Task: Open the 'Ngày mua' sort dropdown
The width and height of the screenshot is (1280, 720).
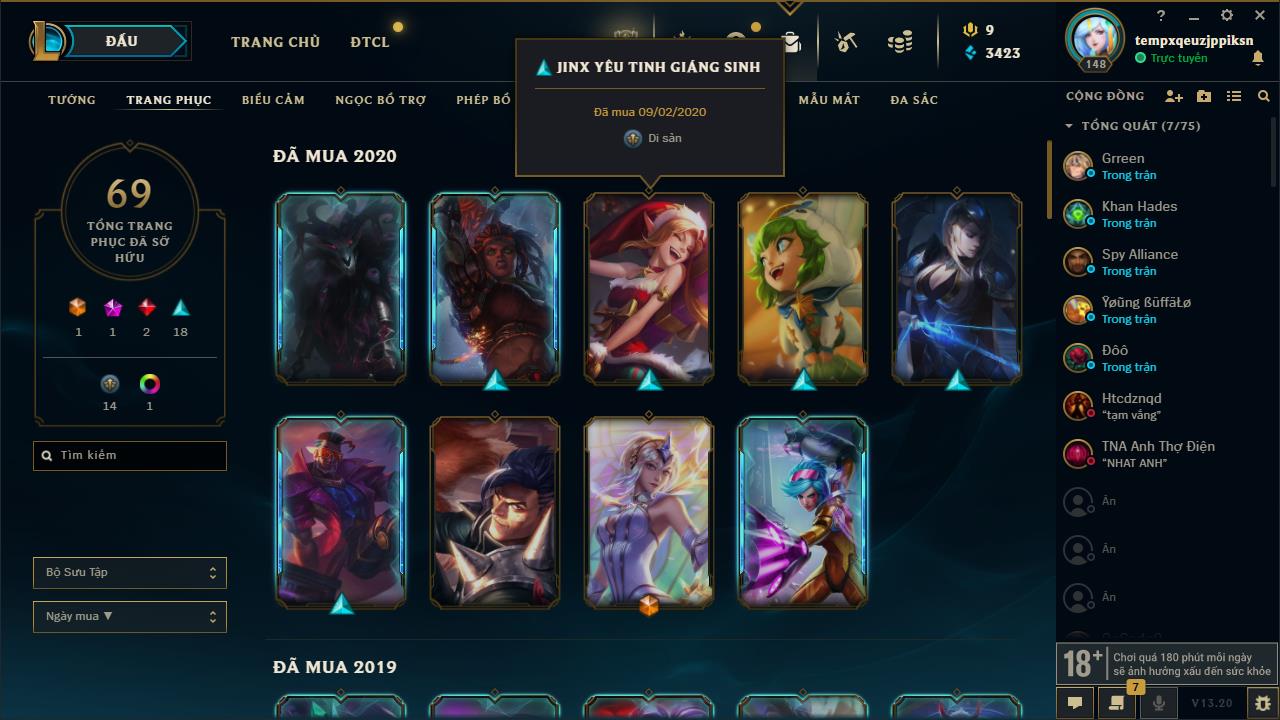Action: coord(129,616)
